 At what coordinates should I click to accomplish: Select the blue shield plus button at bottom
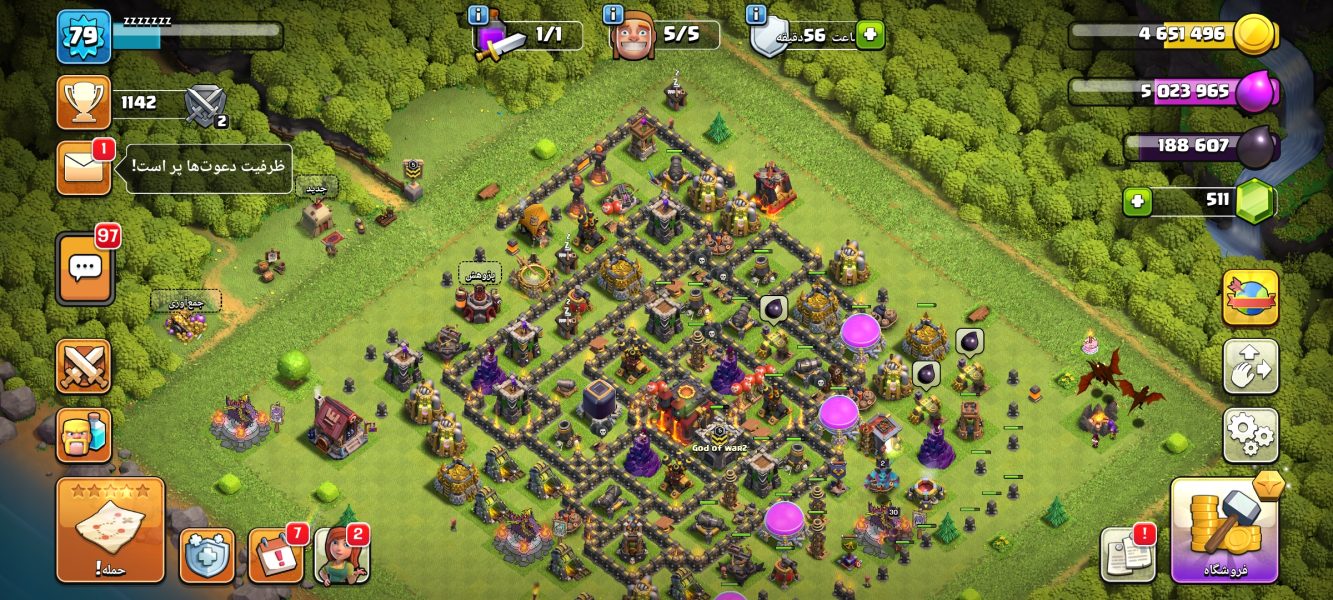click(207, 555)
